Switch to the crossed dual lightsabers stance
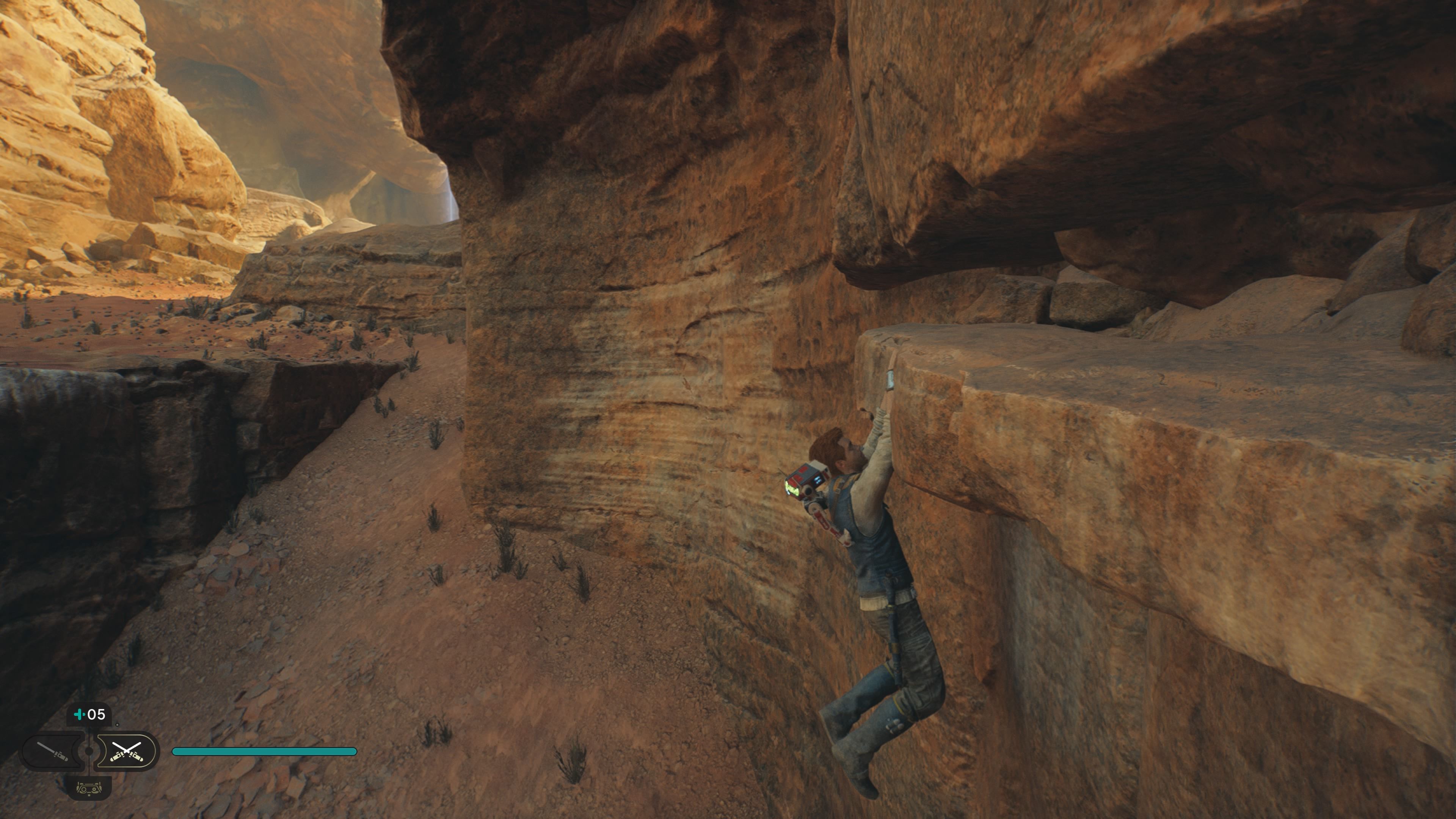The height and width of the screenshot is (819, 1456). [126, 751]
